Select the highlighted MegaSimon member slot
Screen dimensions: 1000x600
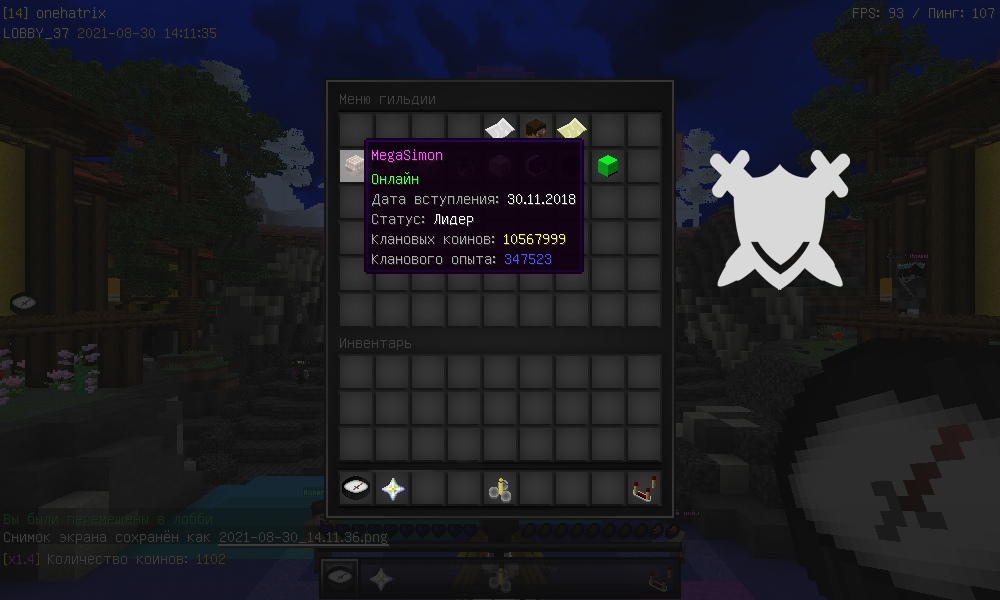354,165
